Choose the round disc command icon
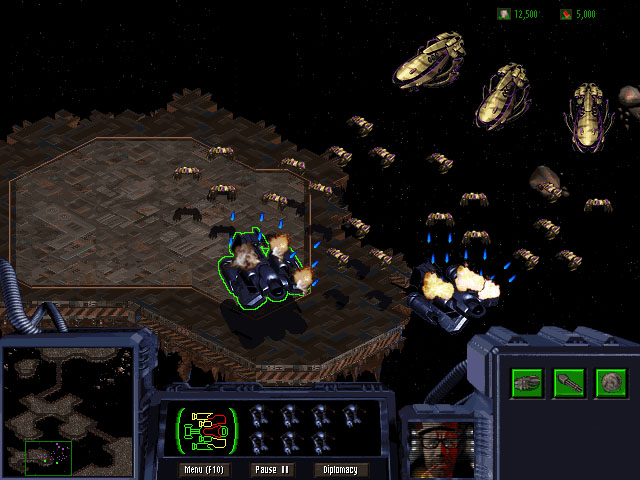640x480 pixels. 610,381
